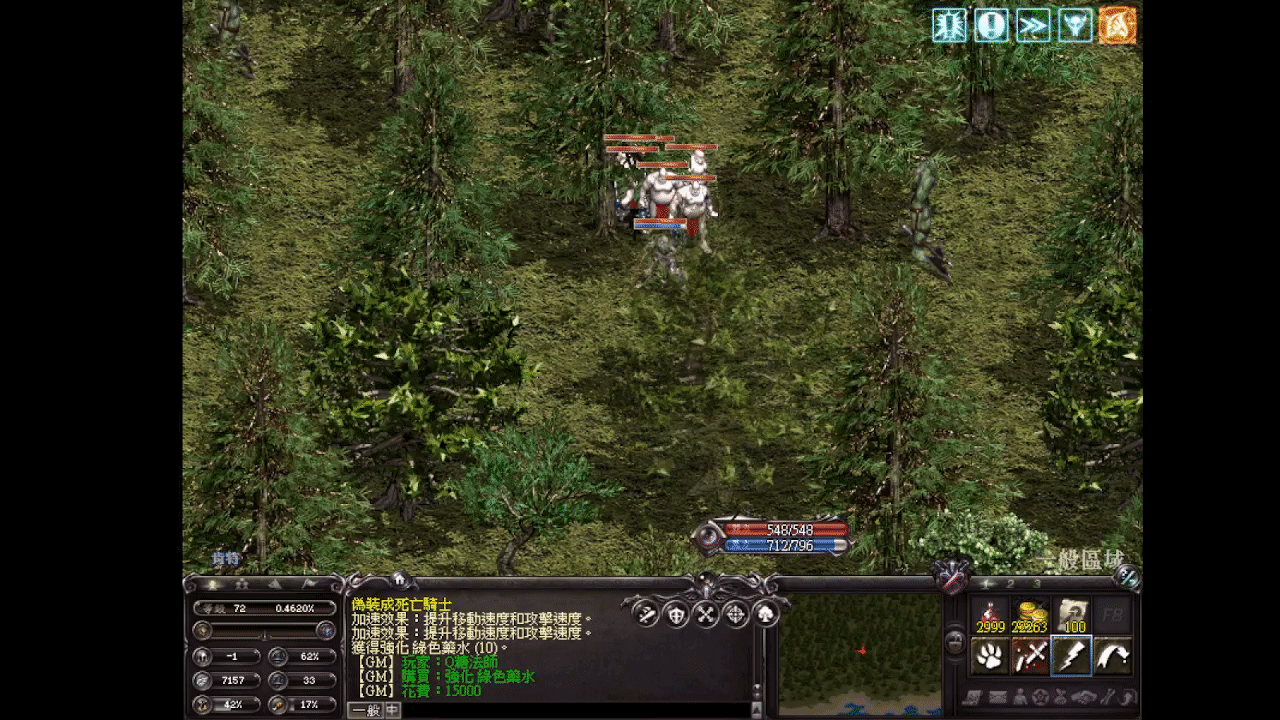Click the level 72 experience bar
Screen dimensions: 1280x720
pyautogui.click(x=263, y=608)
